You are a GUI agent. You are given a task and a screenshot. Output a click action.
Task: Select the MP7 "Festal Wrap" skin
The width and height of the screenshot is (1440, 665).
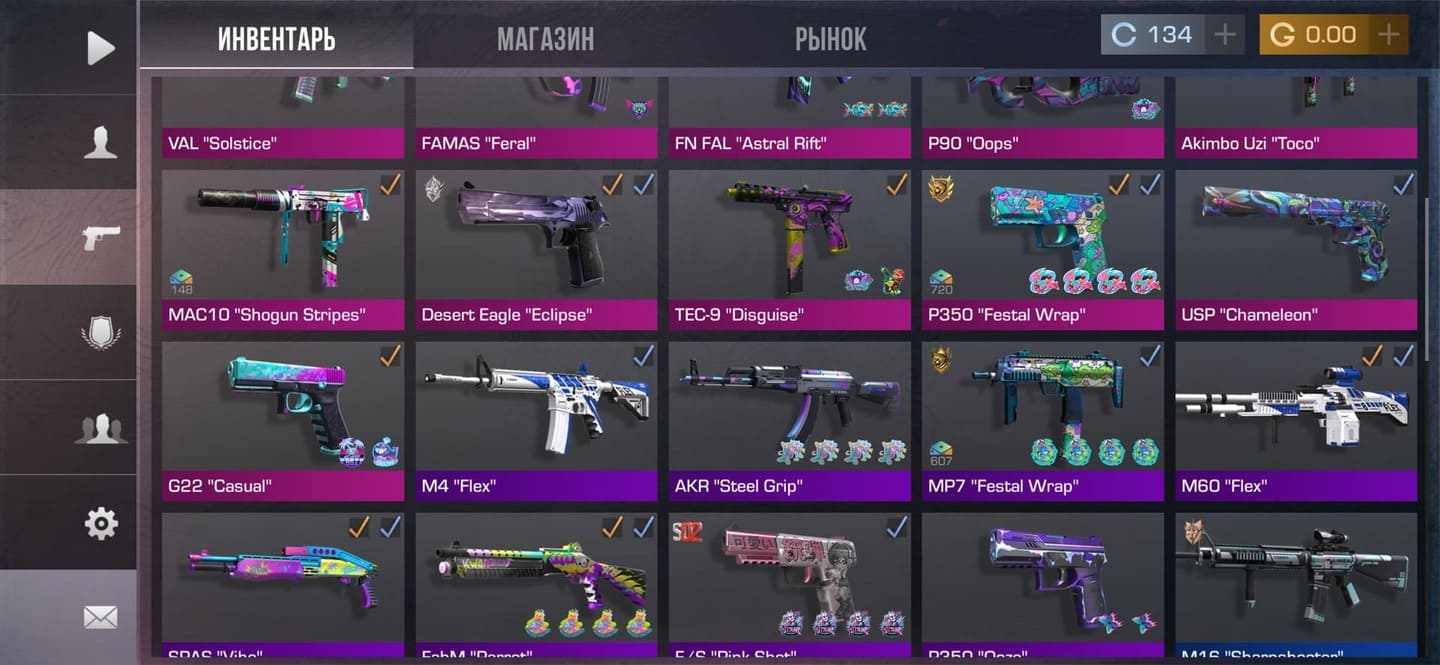[1042, 420]
